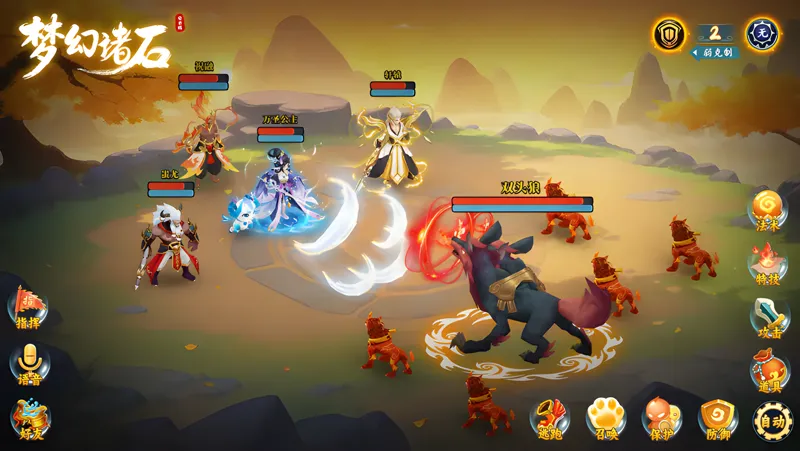Activate 语音 voice chat microphone
The height and width of the screenshot is (451, 800).
coord(29,363)
